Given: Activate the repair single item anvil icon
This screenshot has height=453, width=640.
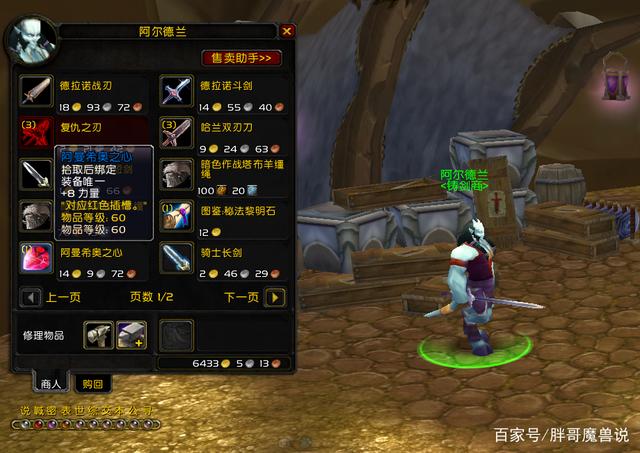Looking at the screenshot, I should click(98, 335).
